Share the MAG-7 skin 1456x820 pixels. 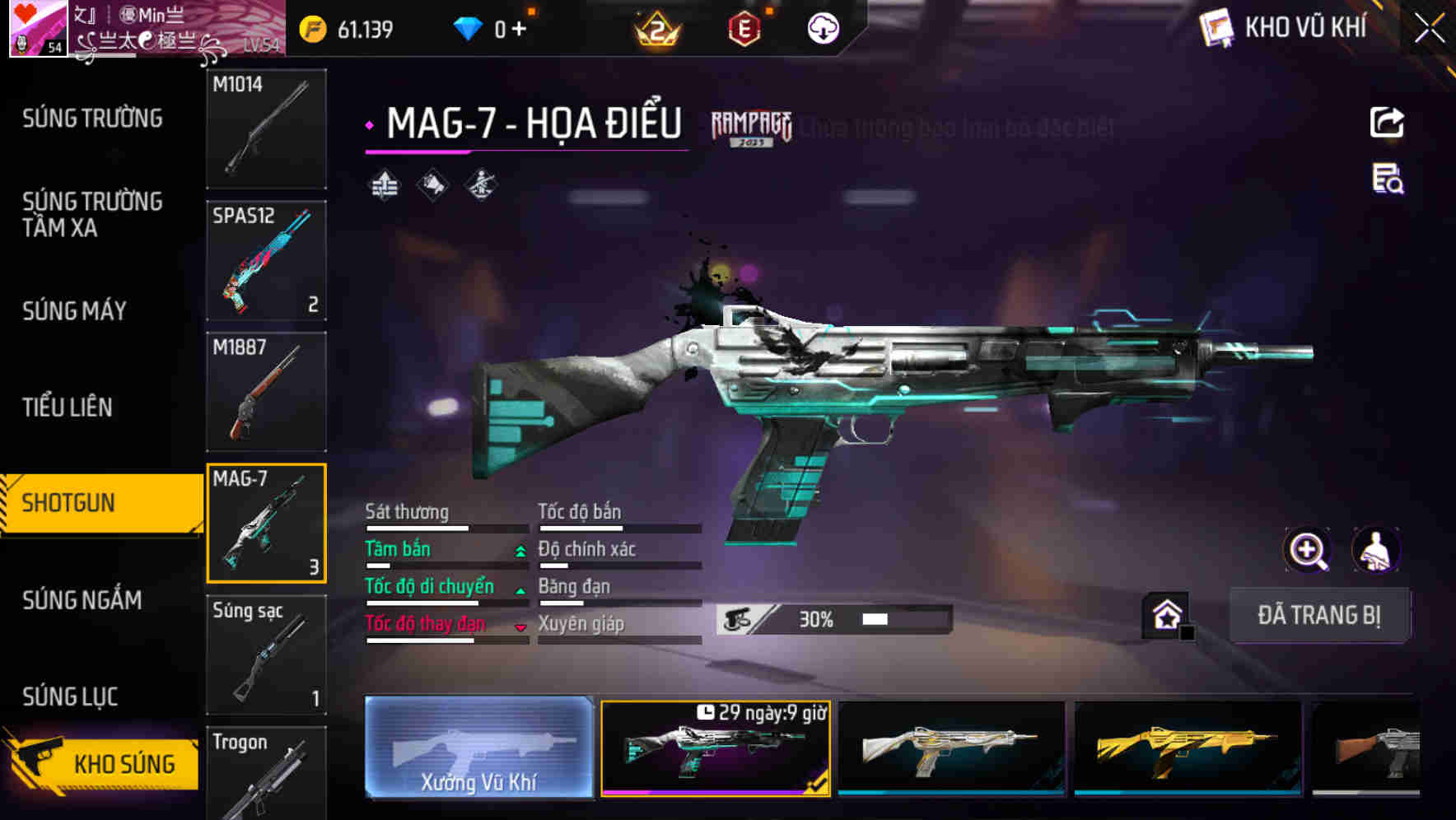click(1387, 123)
